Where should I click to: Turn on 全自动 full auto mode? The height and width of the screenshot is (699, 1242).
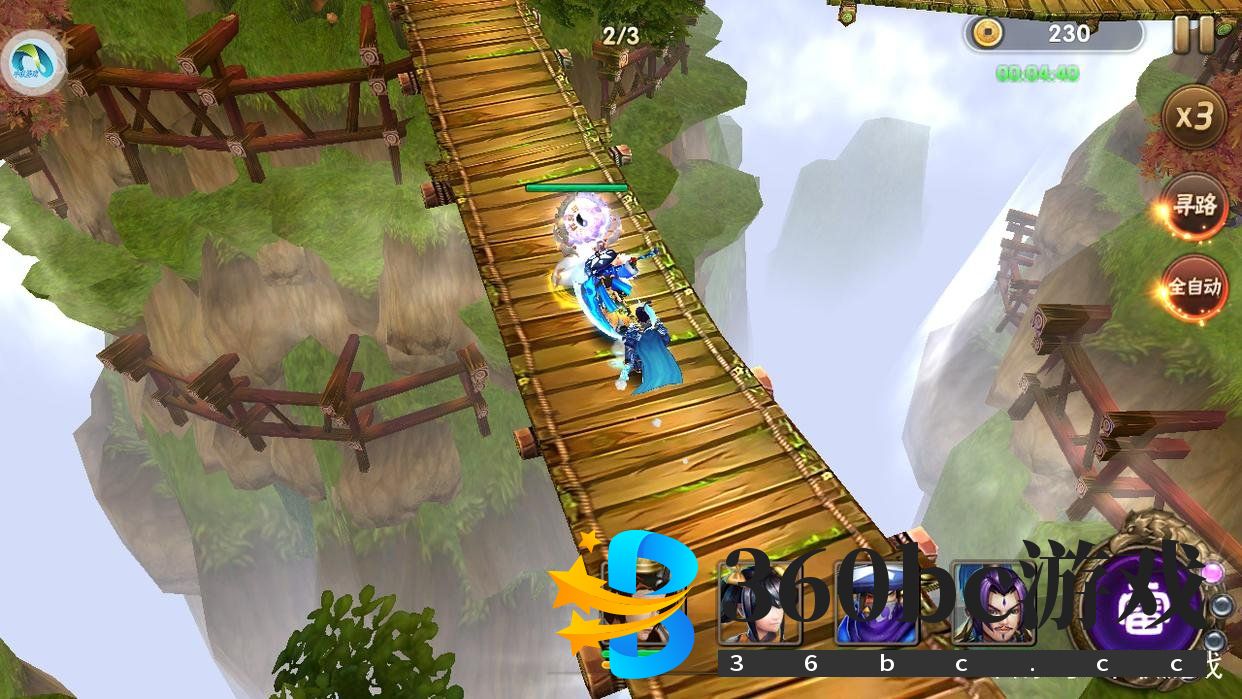click(x=1194, y=288)
